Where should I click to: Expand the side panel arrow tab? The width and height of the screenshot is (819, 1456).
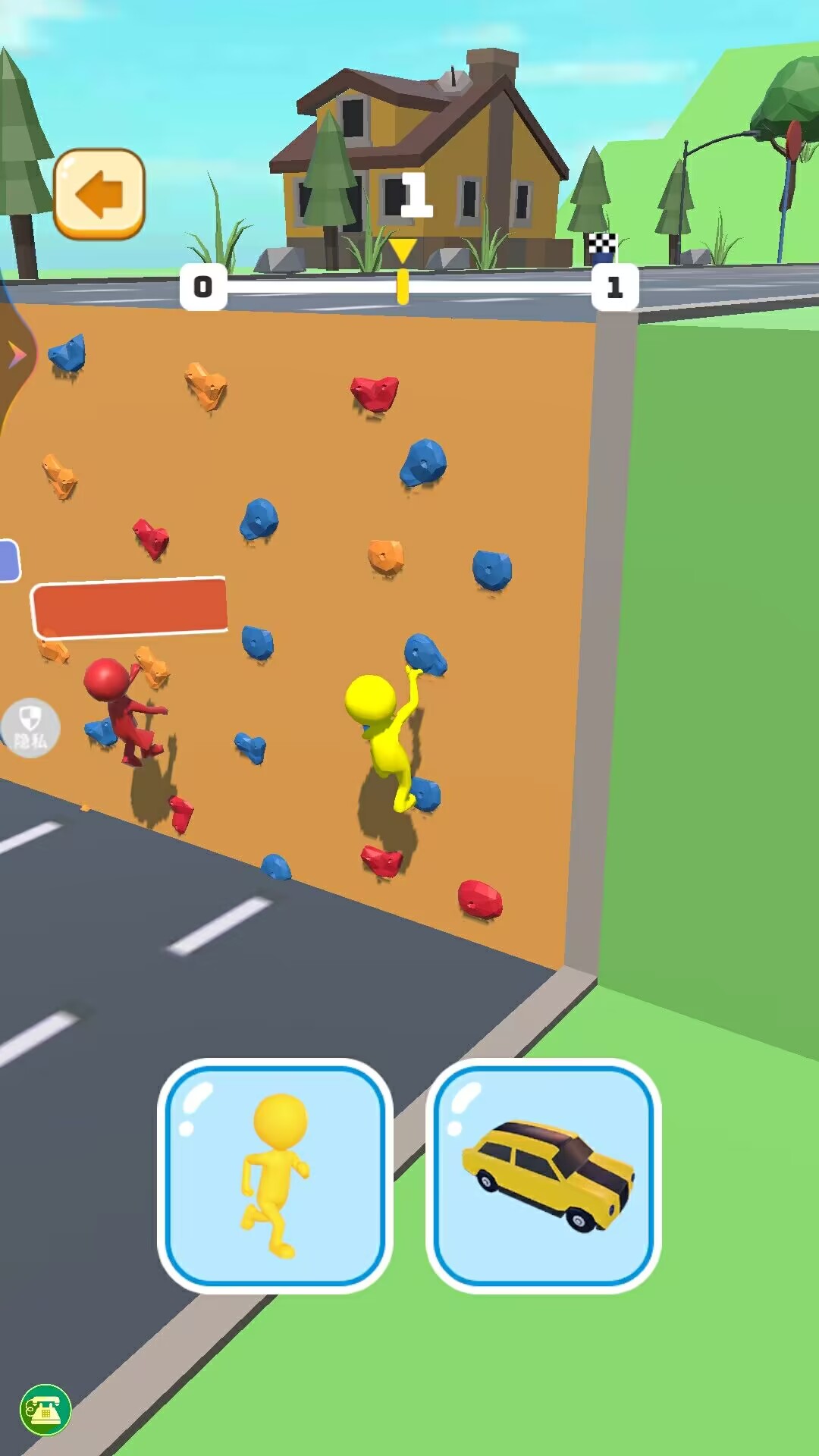[16, 355]
